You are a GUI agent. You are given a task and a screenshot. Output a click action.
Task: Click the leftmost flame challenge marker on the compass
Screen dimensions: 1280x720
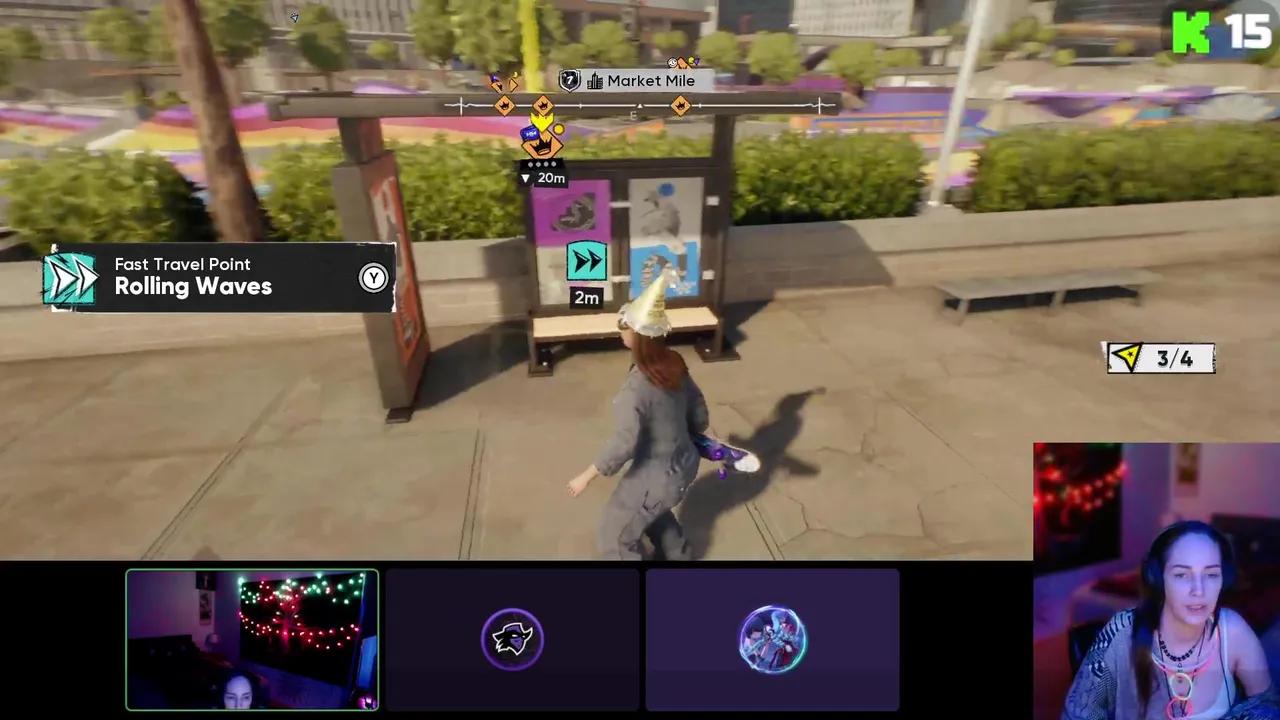[x=503, y=105]
